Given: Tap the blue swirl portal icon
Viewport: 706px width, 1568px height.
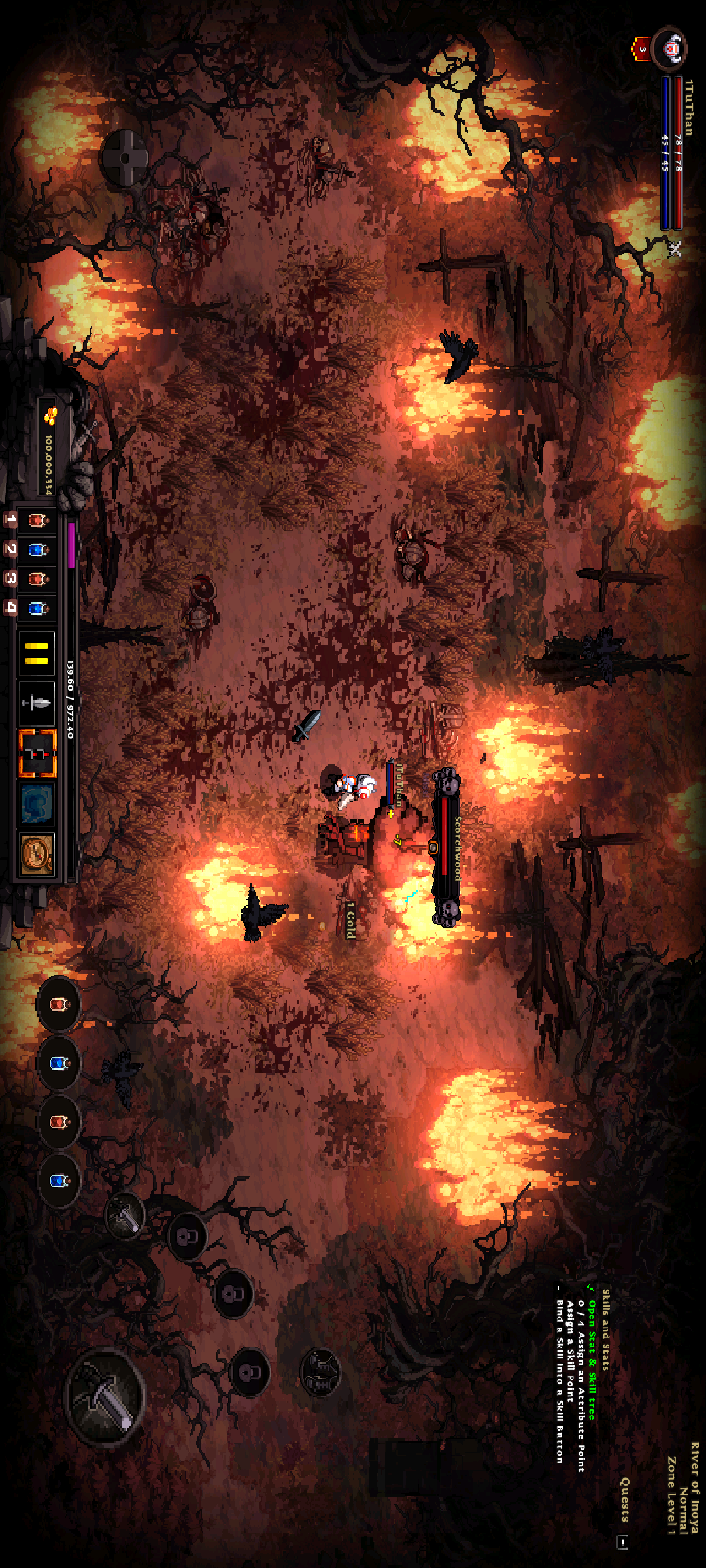Looking at the screenshot, I should (37, 804).
